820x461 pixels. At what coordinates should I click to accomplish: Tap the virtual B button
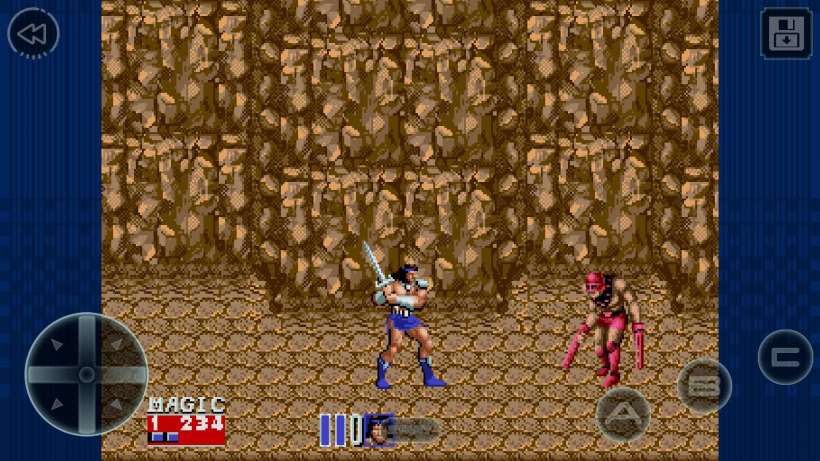pyautogui.click(x=704, y=386)
